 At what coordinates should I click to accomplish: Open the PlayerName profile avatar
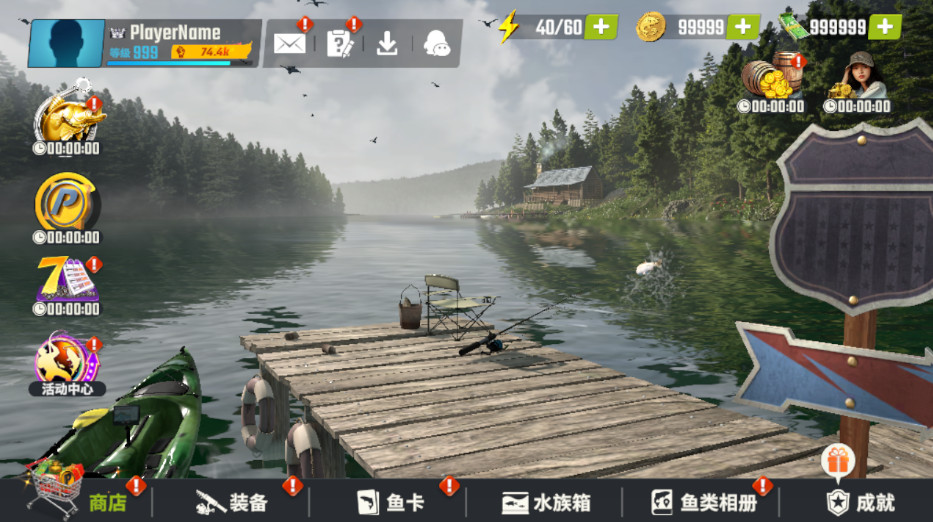click(x=66, y=43)
